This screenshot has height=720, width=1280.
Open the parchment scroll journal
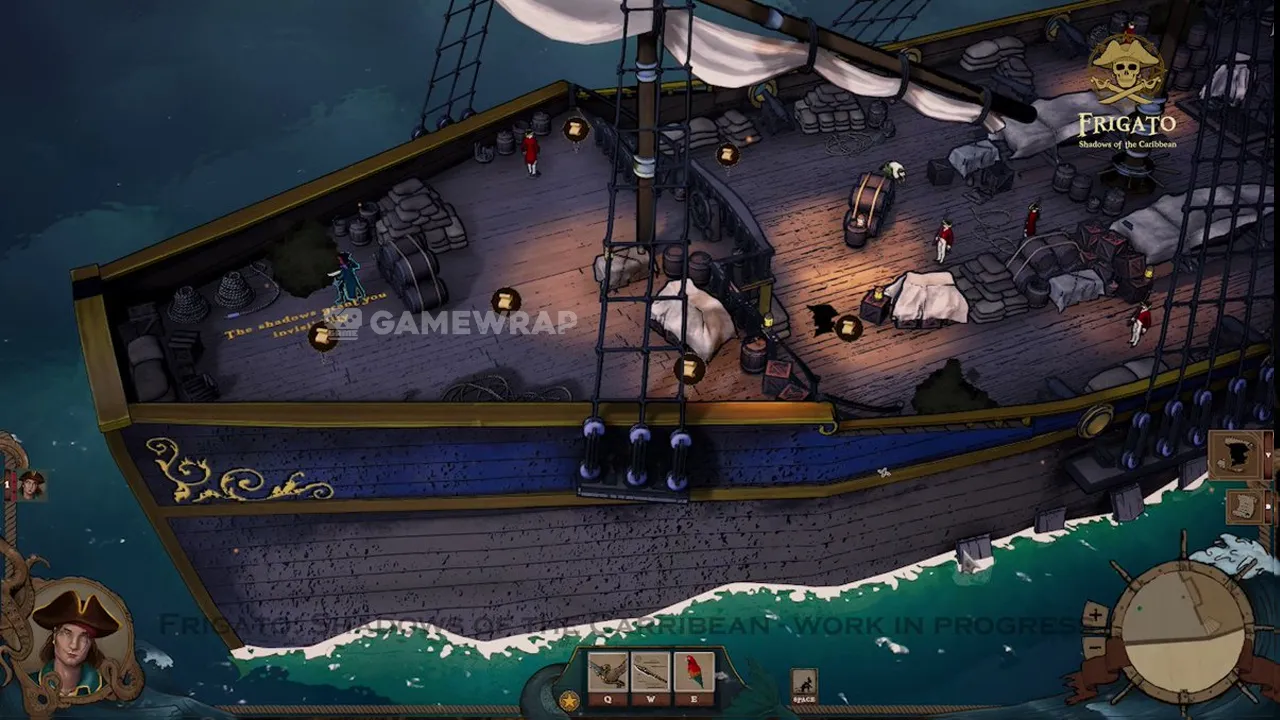(x=1244, y=504)
